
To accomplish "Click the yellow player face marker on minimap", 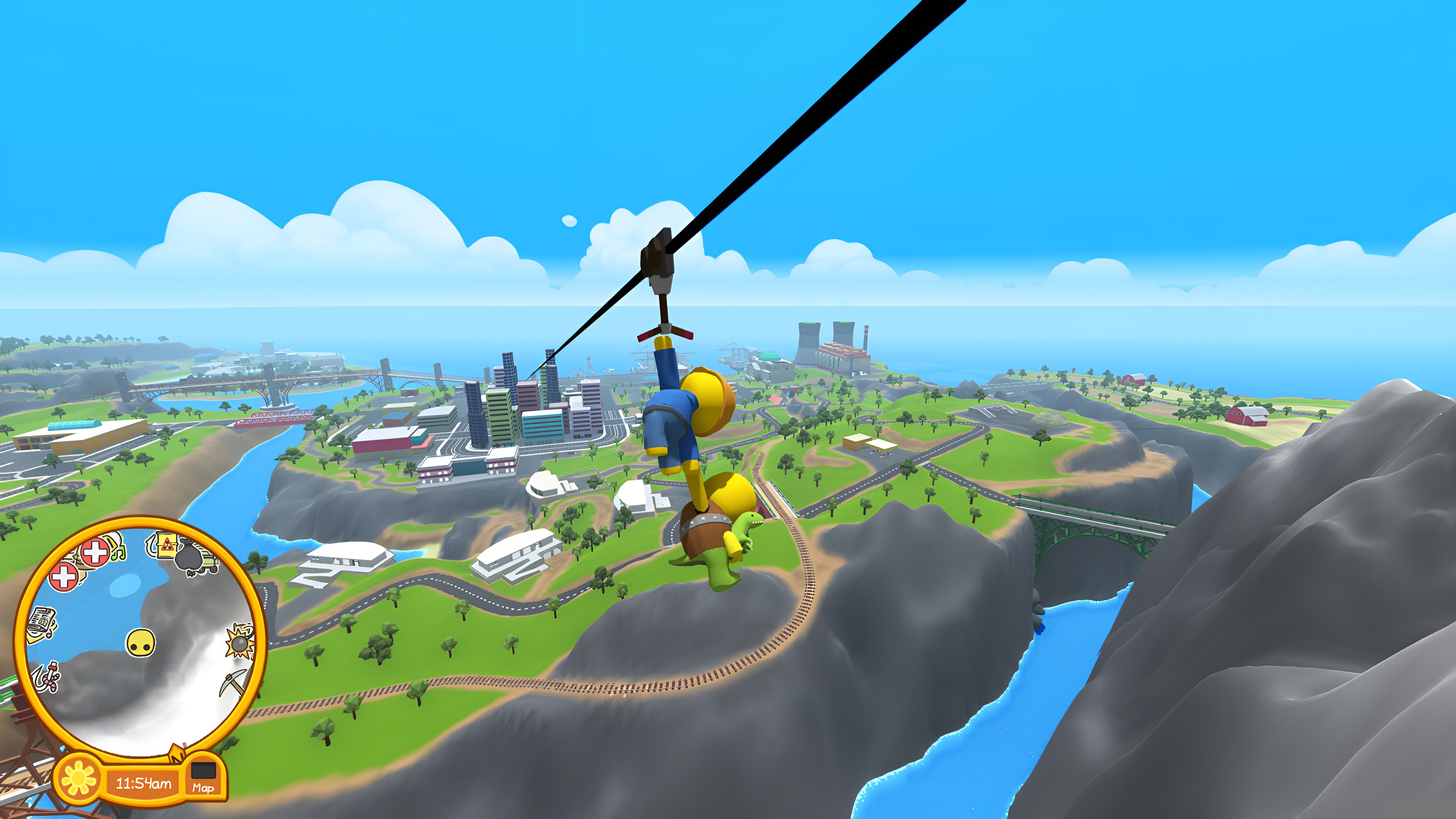I will (141, 644).
